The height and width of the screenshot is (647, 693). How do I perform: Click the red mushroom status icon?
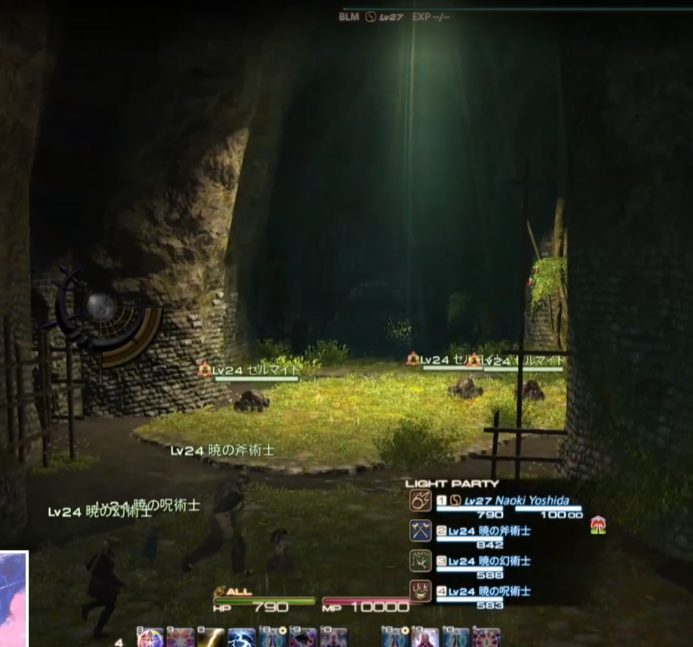[598, 523]
